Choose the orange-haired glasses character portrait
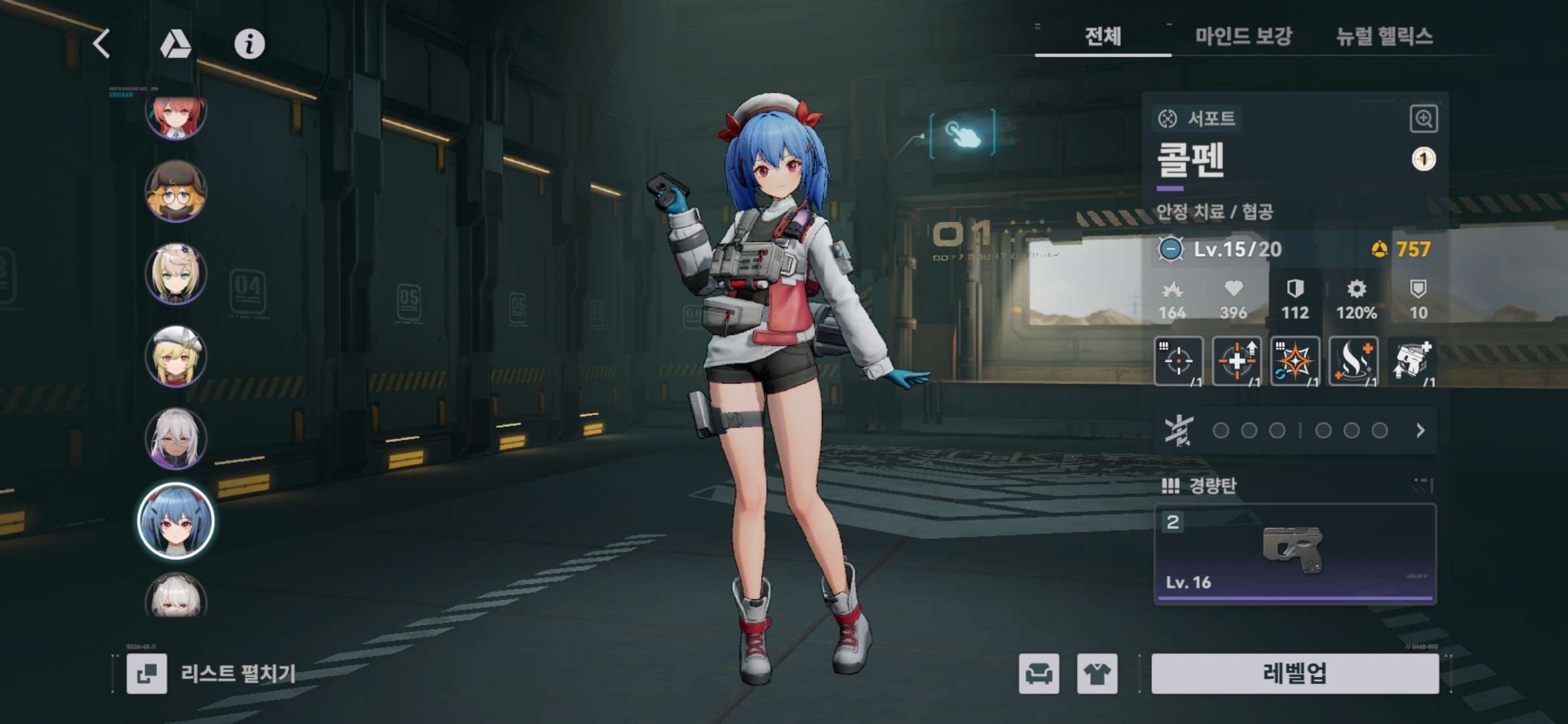Screen dimensions: 1568x724 point(176,192)
